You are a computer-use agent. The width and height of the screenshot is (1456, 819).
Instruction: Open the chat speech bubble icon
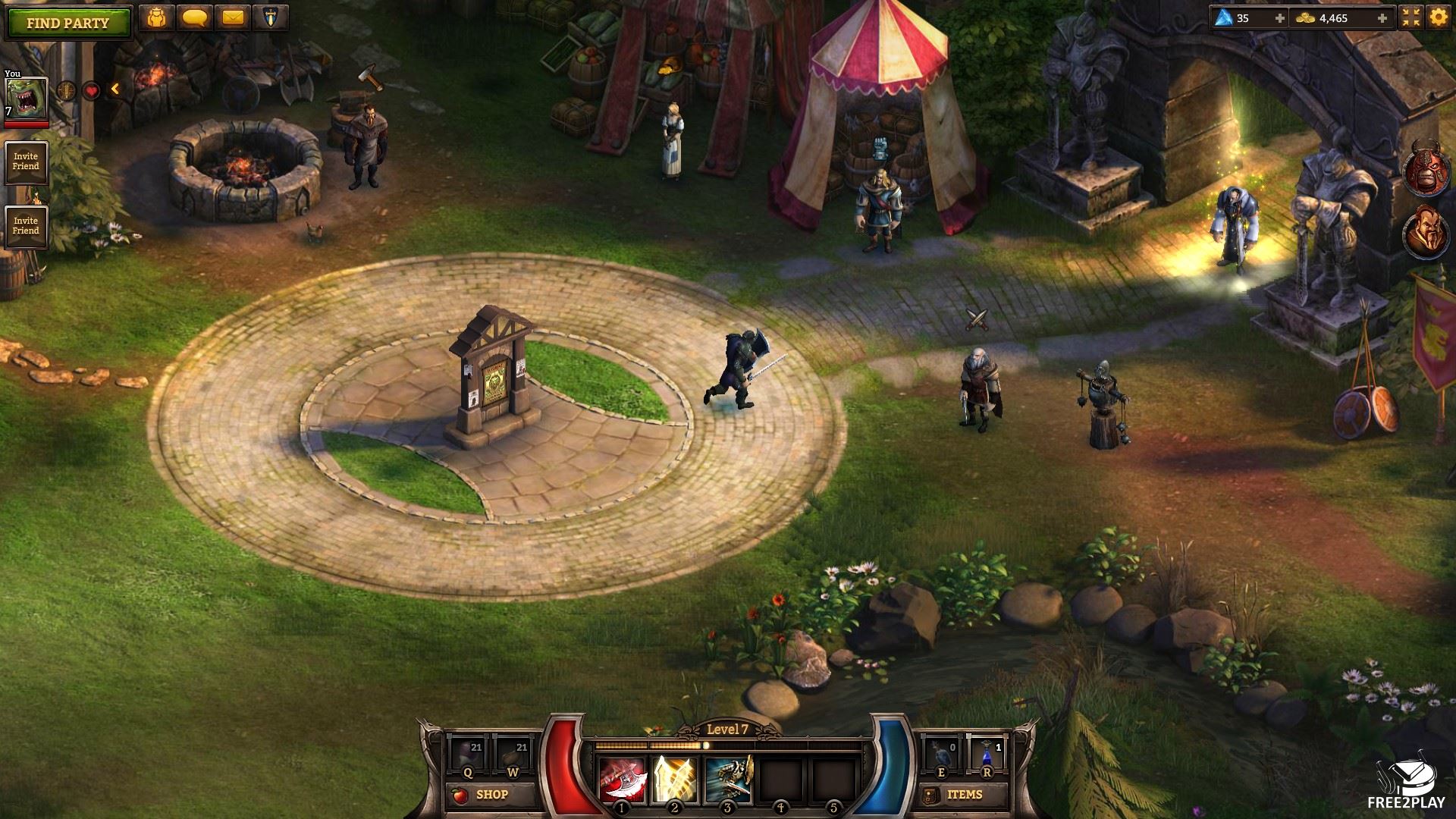(195, 18)
